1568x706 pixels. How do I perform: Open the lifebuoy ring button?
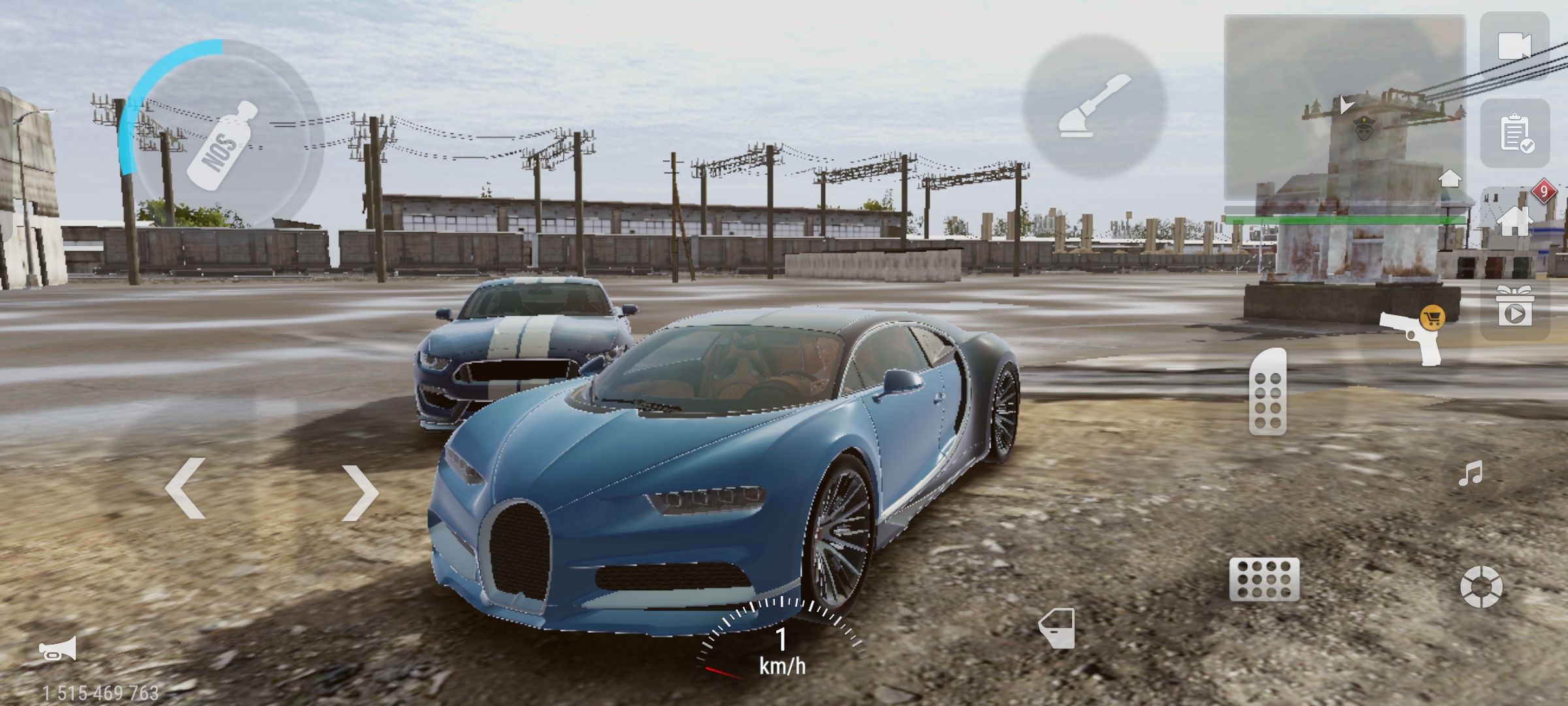[1481, 586]
